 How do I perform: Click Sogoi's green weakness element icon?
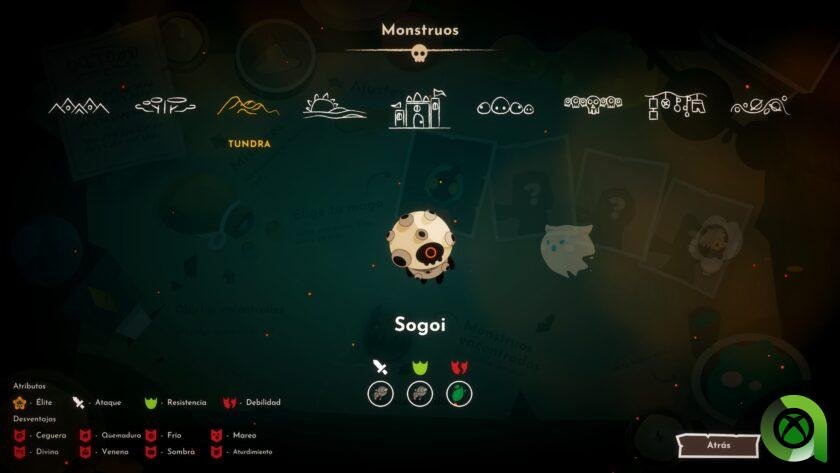[459, 393]
